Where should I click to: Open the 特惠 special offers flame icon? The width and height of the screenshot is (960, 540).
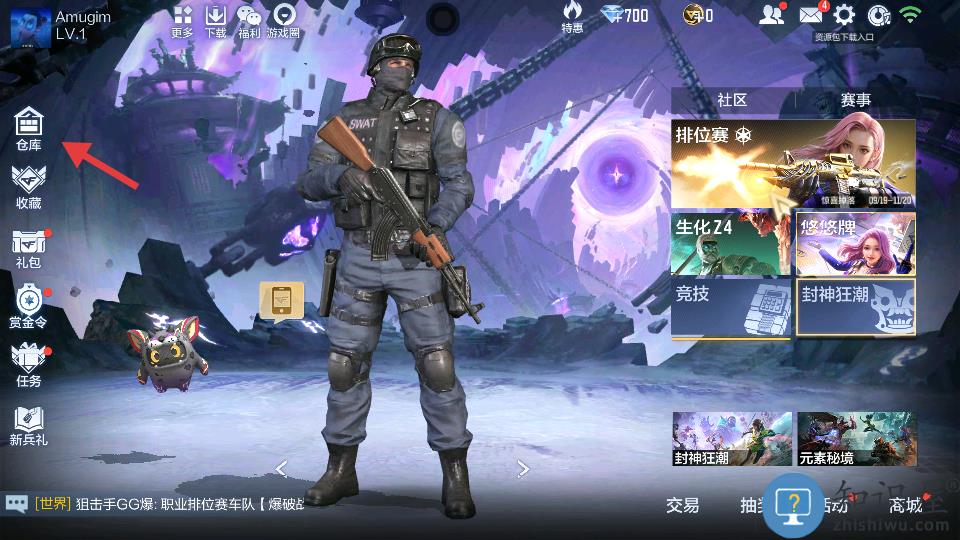tap(572, 18)
